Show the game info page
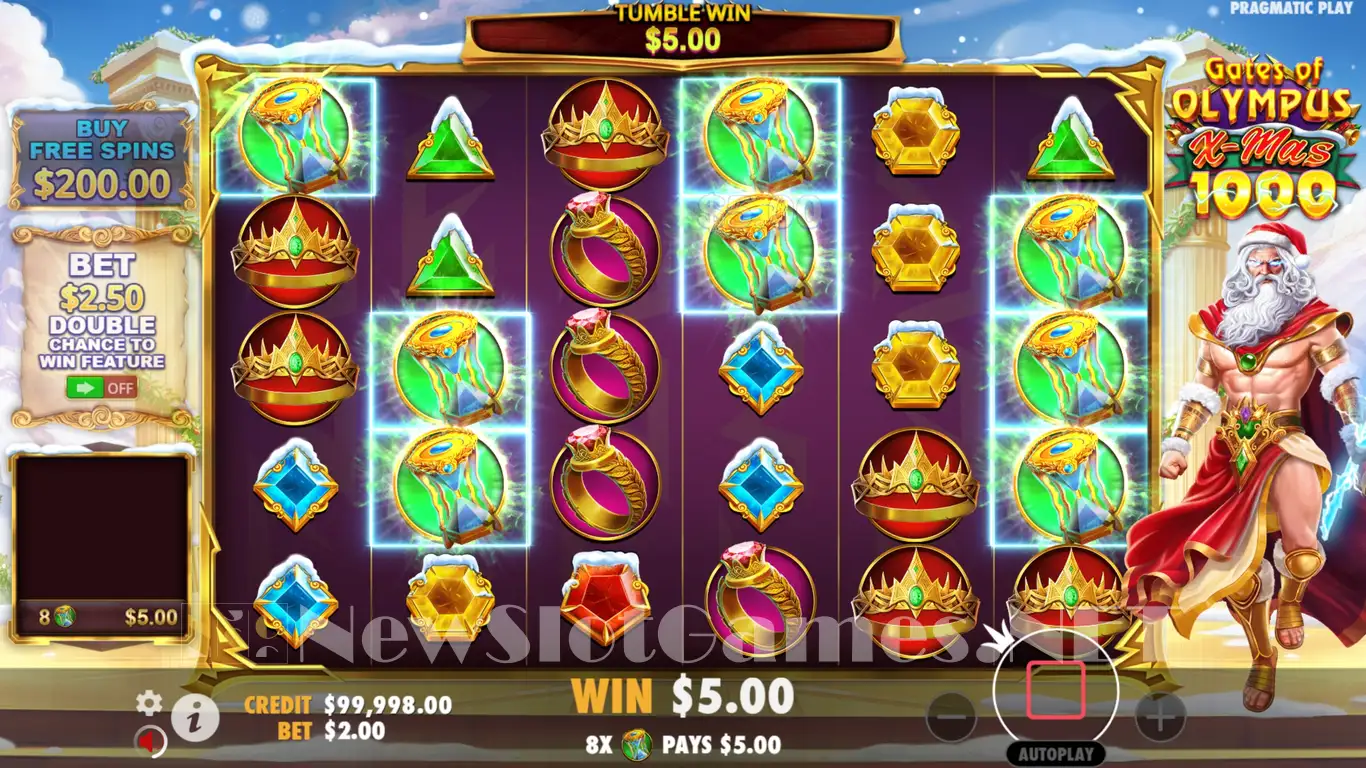 point(195,716)
